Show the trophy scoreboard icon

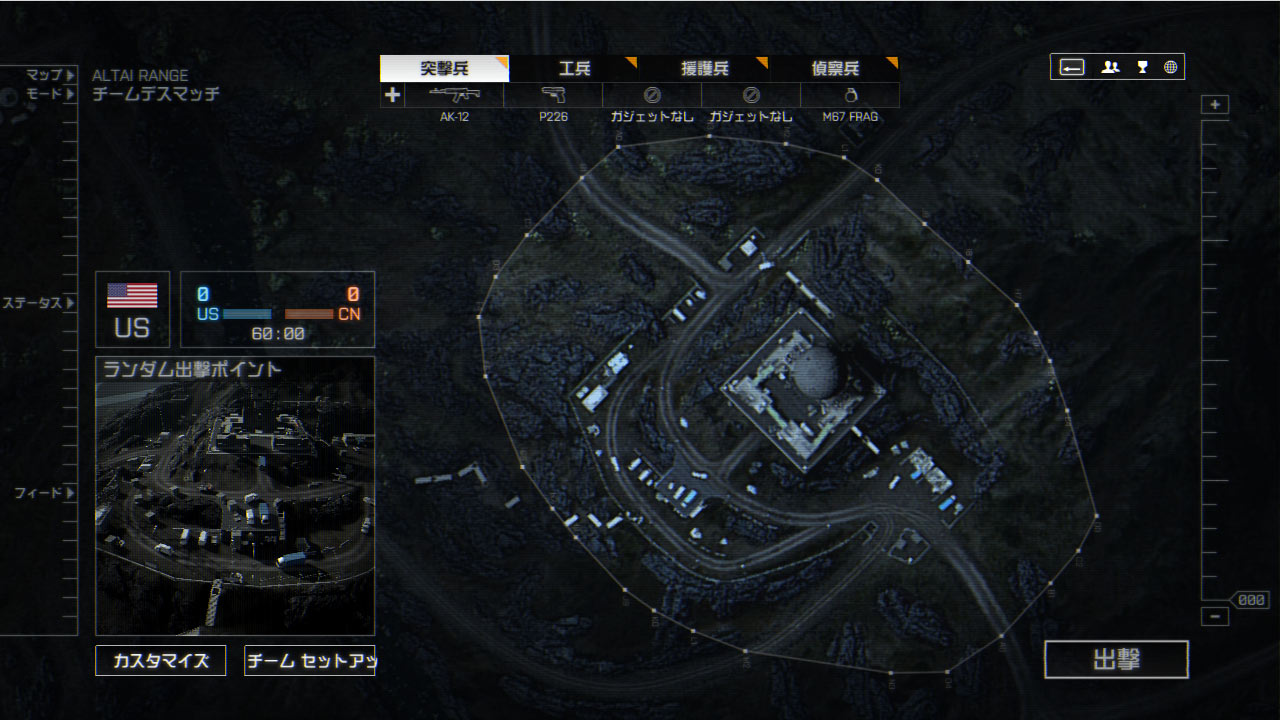[x=1142, y=67]
